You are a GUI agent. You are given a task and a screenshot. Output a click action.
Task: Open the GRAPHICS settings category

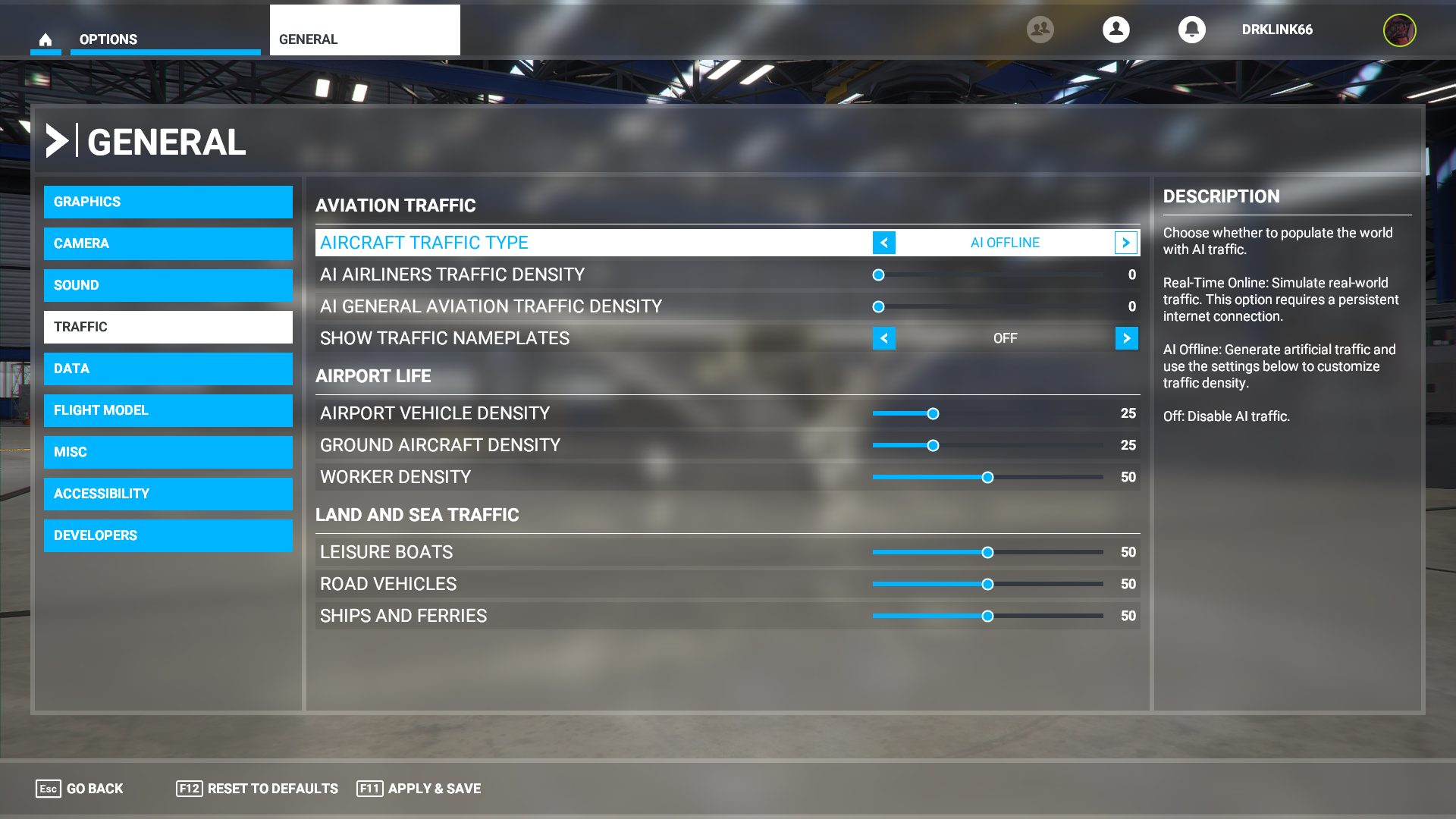click(168, 202)
